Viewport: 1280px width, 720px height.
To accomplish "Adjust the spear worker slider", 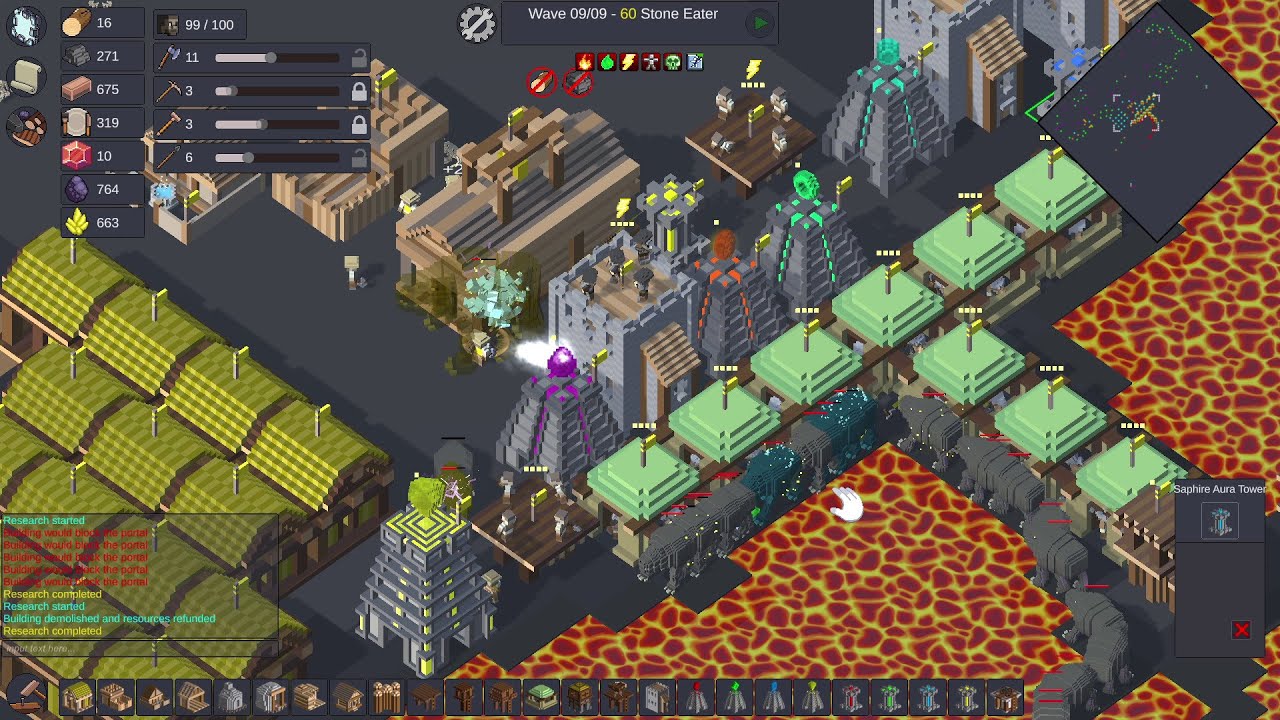I will [x=247, y=157].
